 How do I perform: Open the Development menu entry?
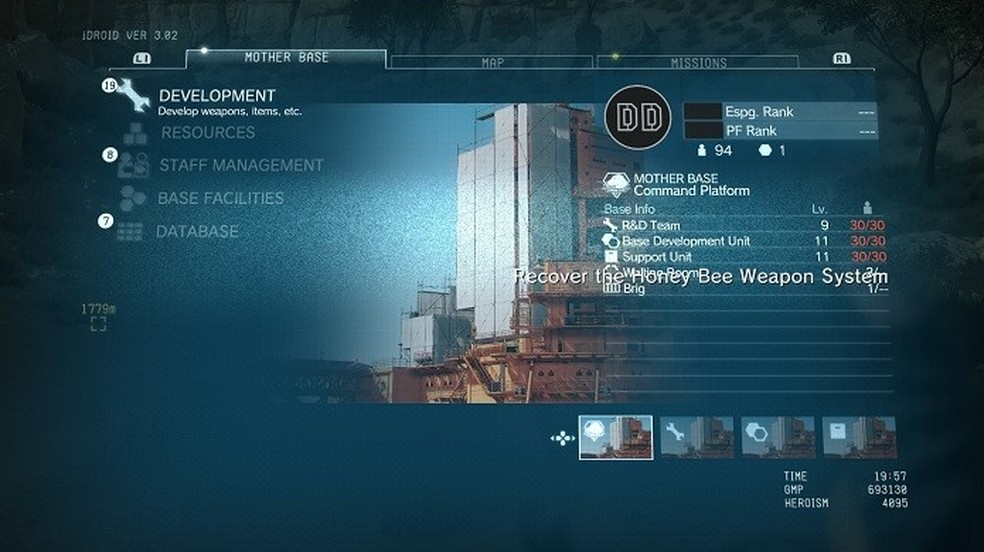[x=216, y=96]
